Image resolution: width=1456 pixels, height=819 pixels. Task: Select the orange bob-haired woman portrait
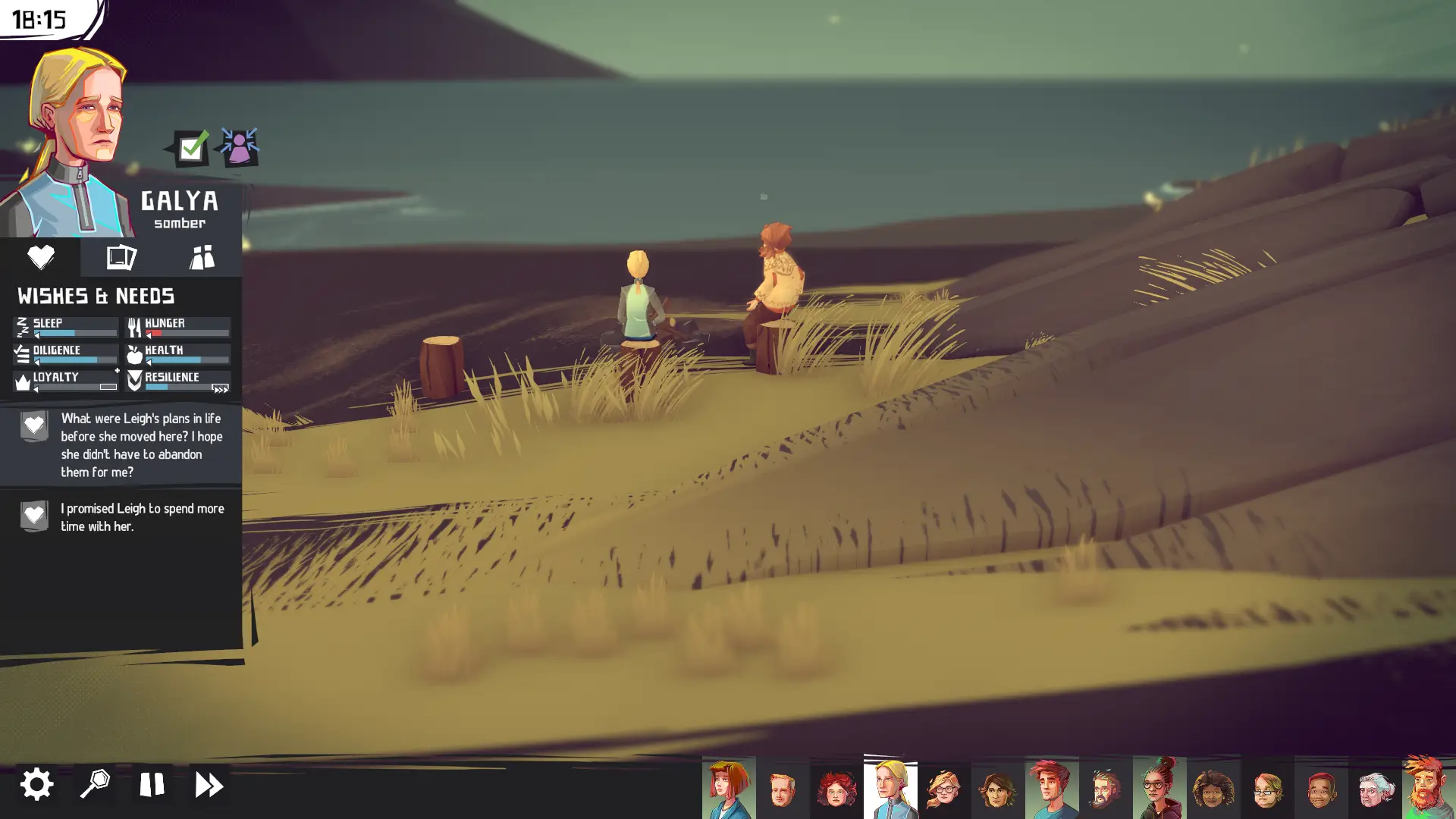(728, 789)
